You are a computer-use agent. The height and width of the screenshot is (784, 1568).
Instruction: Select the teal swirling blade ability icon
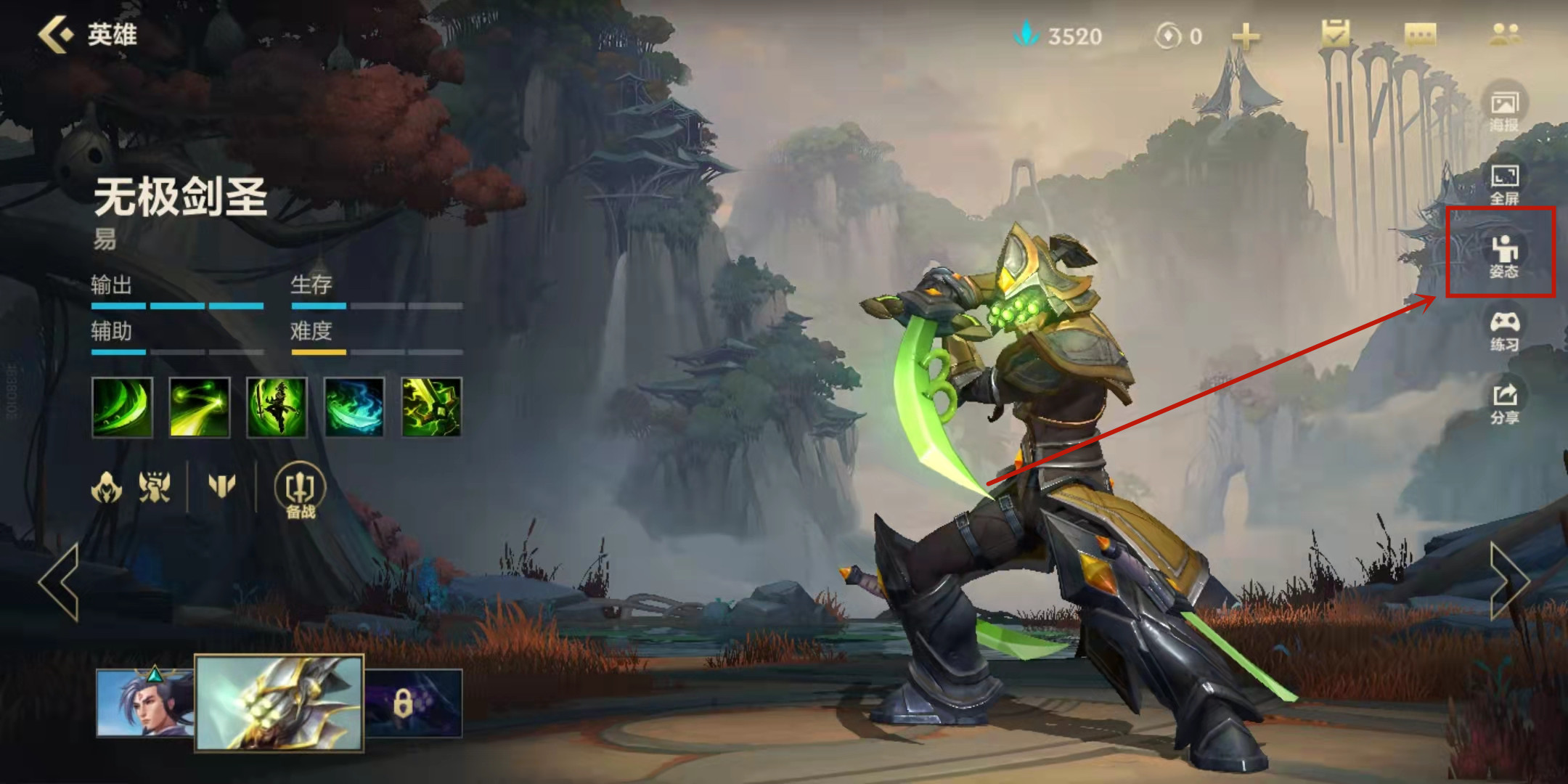pos(354,407)
